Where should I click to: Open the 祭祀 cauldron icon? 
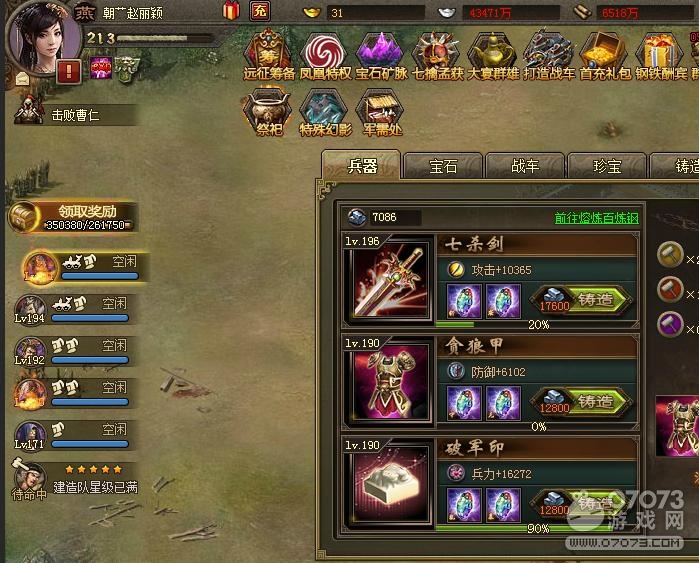click(268, 110)
